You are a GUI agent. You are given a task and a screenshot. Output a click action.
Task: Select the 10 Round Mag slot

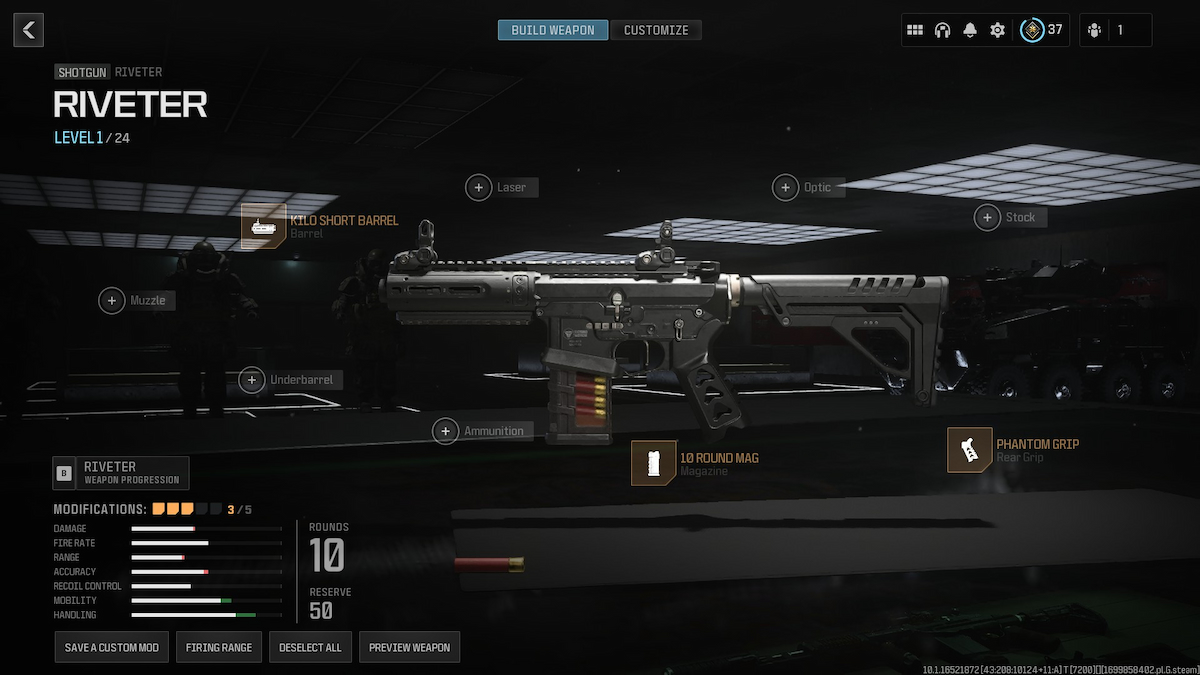tap(653, 463)
